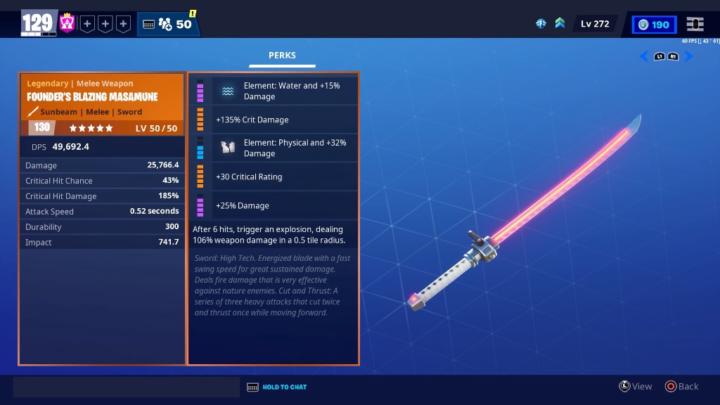720x405 pixels.
Task: Pick the +30 Critical Rating perk row
Action: pyautogui.click(x=272, y=177)
